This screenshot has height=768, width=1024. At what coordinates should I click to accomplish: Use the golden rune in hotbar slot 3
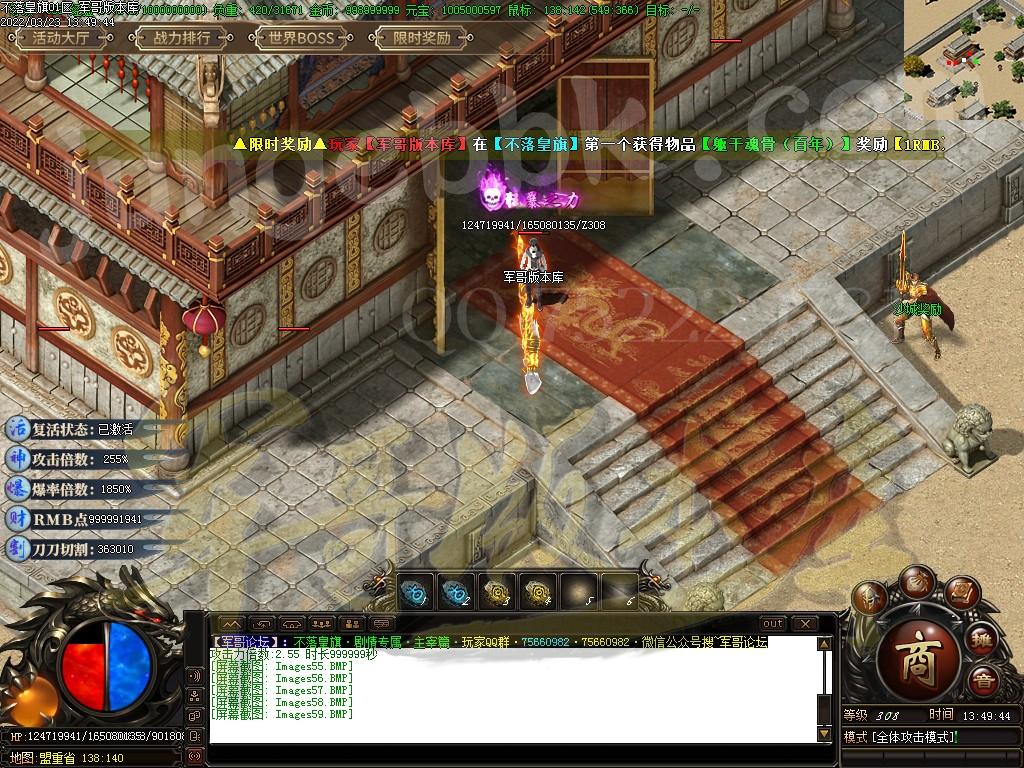(x=497, y=592)
